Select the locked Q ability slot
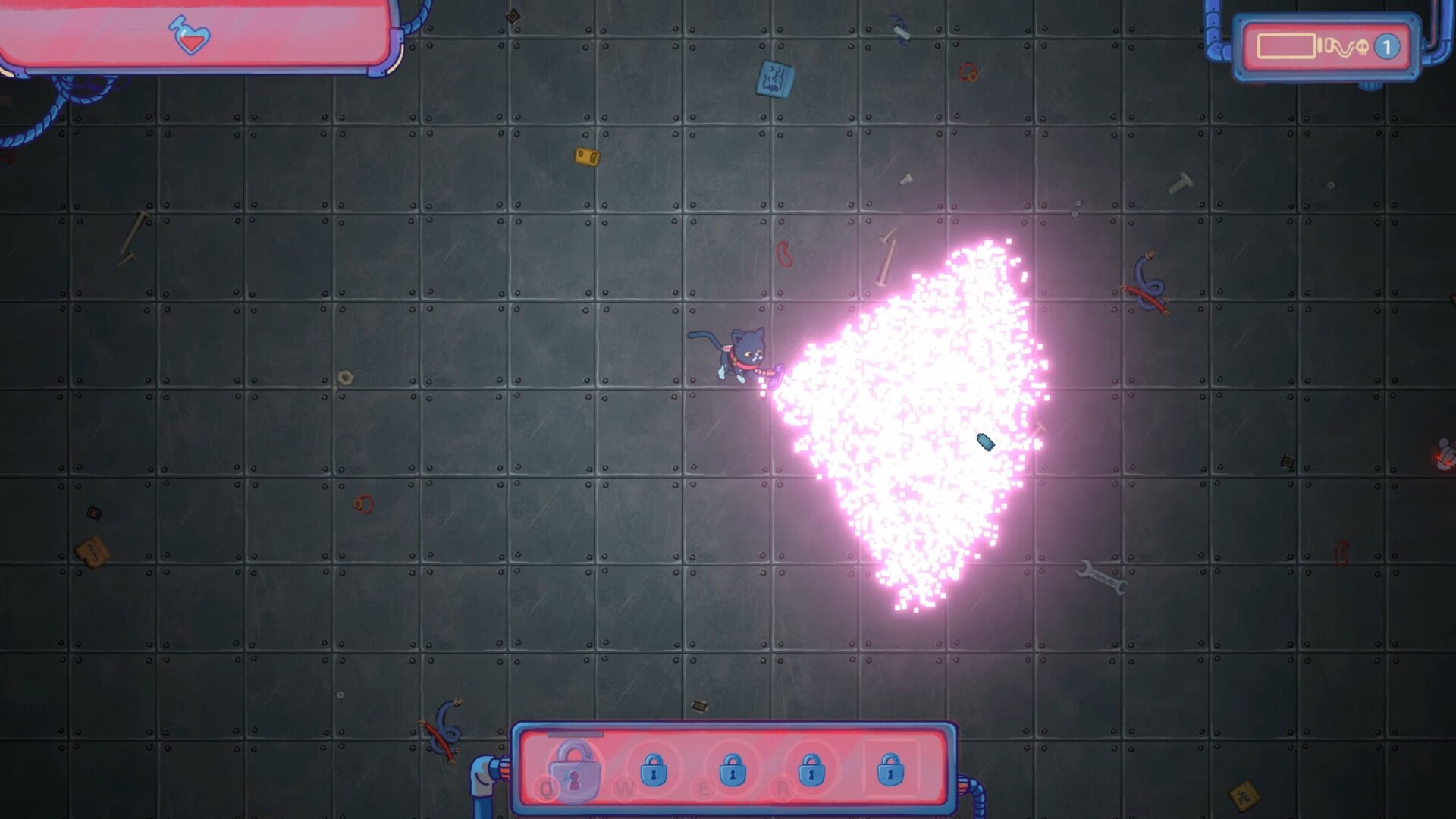Screen dimensions: 1456x819 [574, 770]
